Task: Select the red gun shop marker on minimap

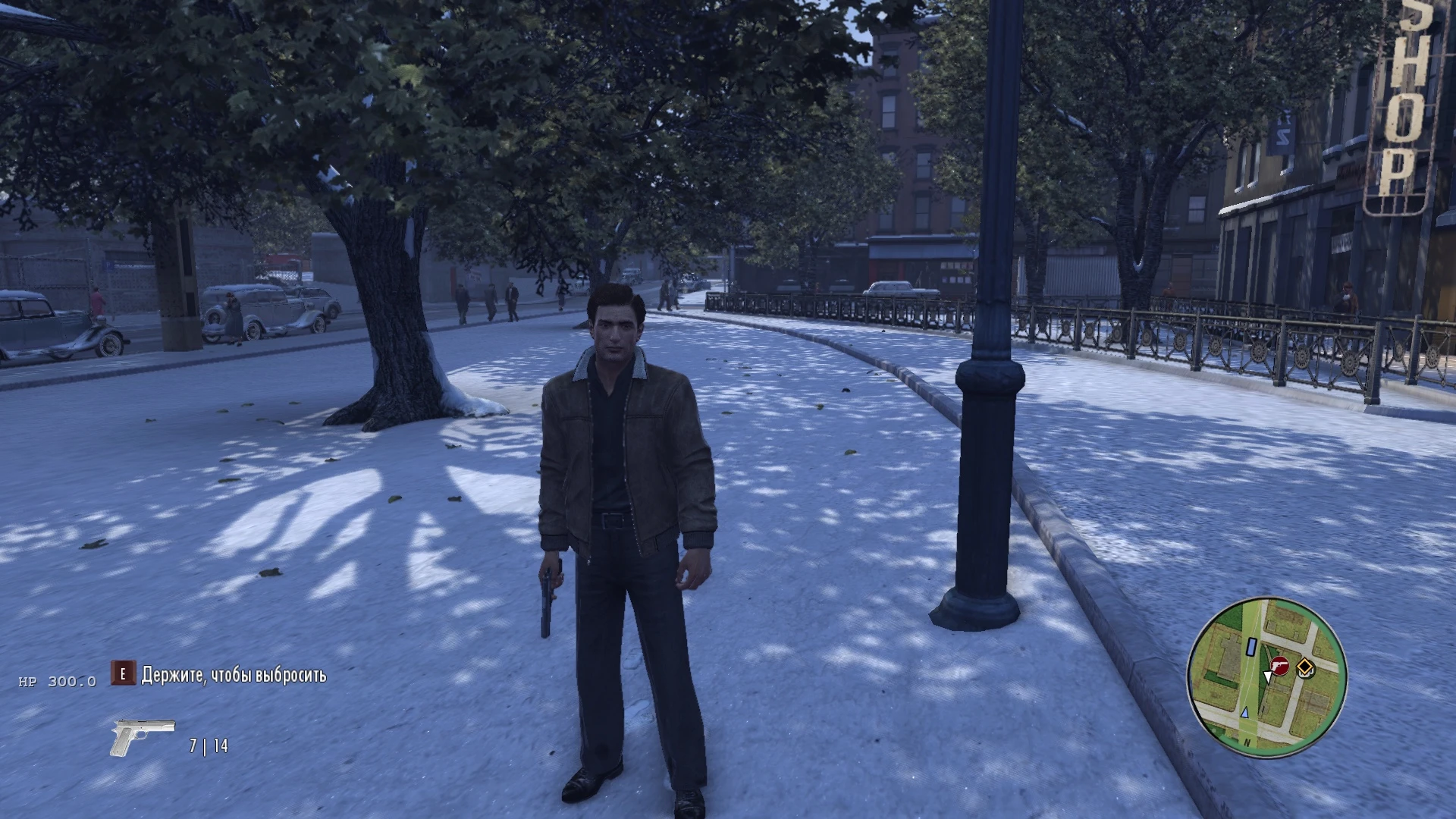Action: click(x=1280, y=666)
